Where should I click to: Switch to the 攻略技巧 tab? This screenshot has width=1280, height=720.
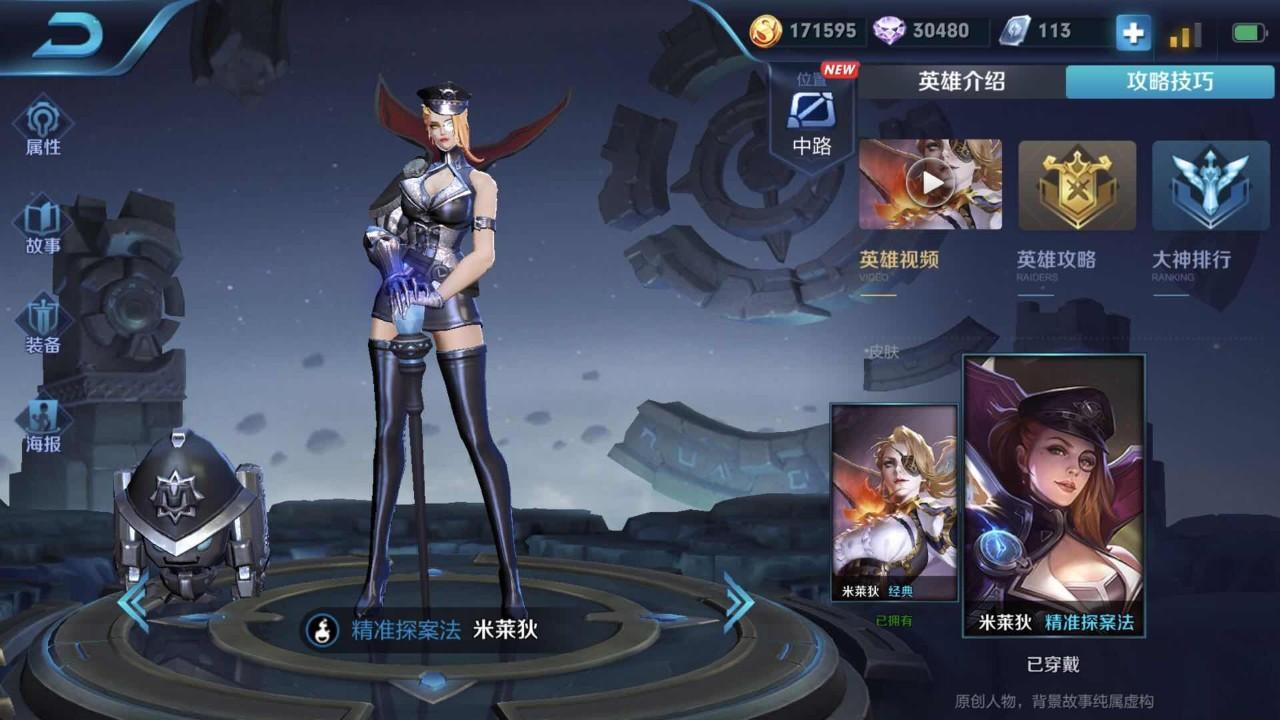pyautogui.click(x=1169, y=82)
